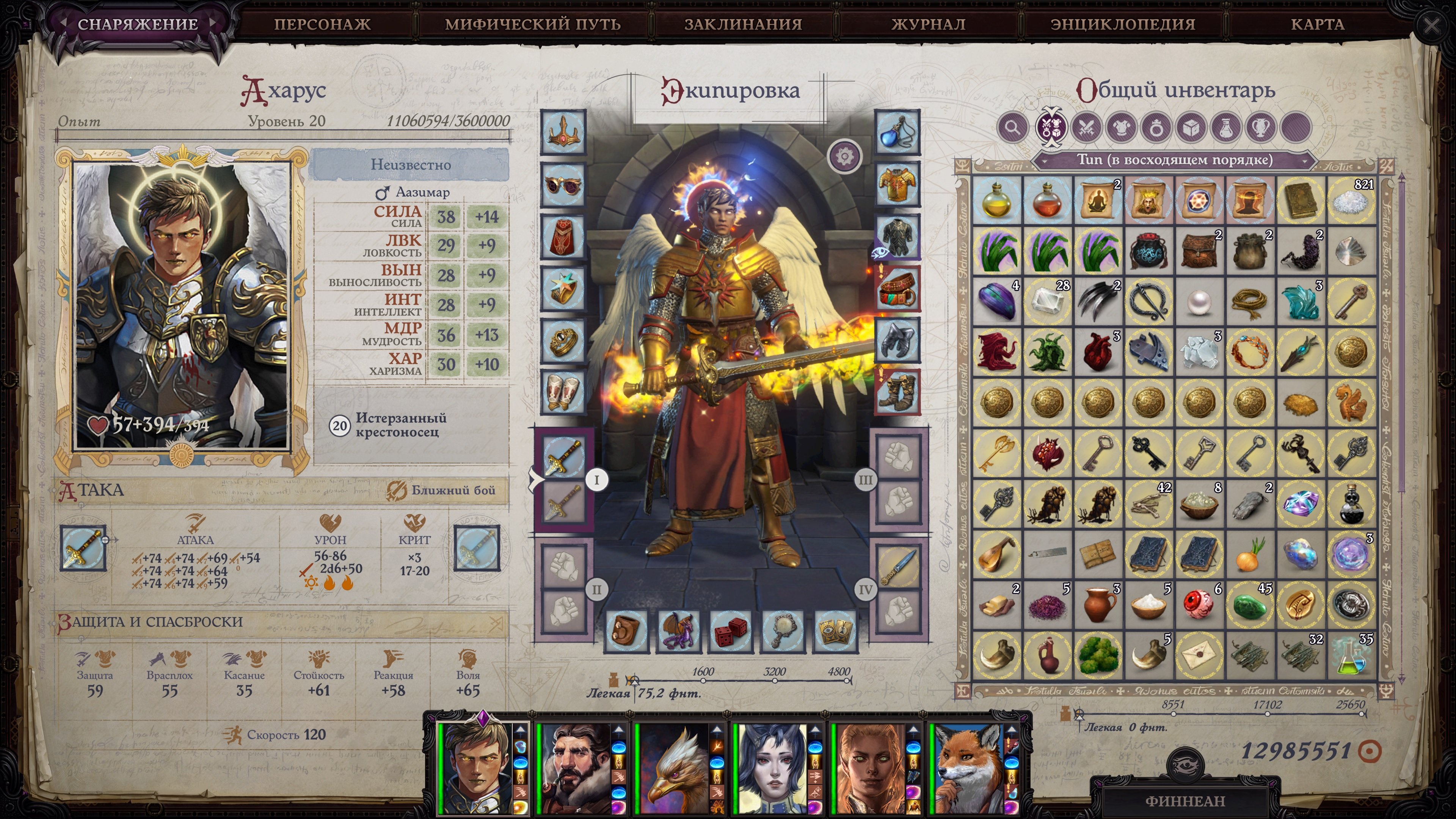Close the inventory screen

tap(1431, 25)
